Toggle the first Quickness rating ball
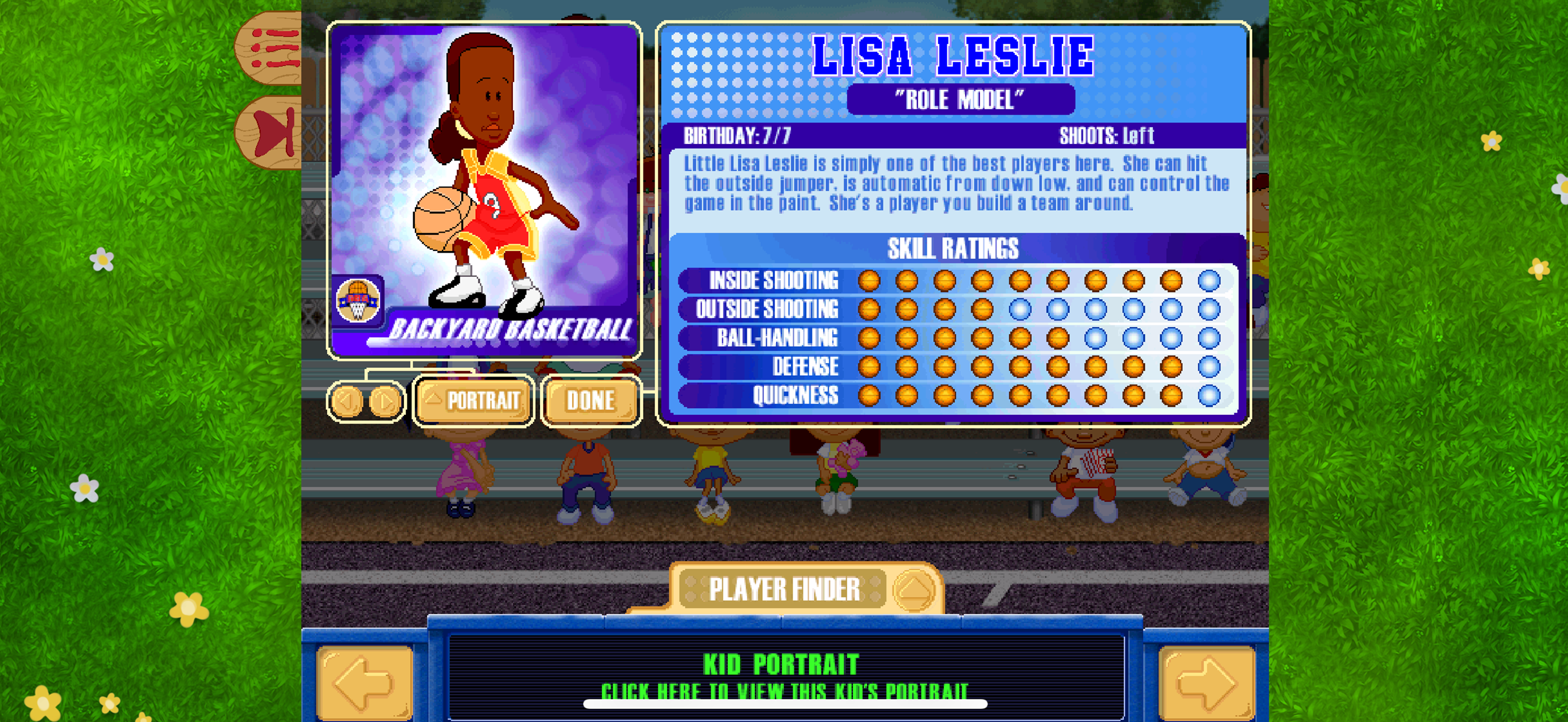 (x=870, y=396)
